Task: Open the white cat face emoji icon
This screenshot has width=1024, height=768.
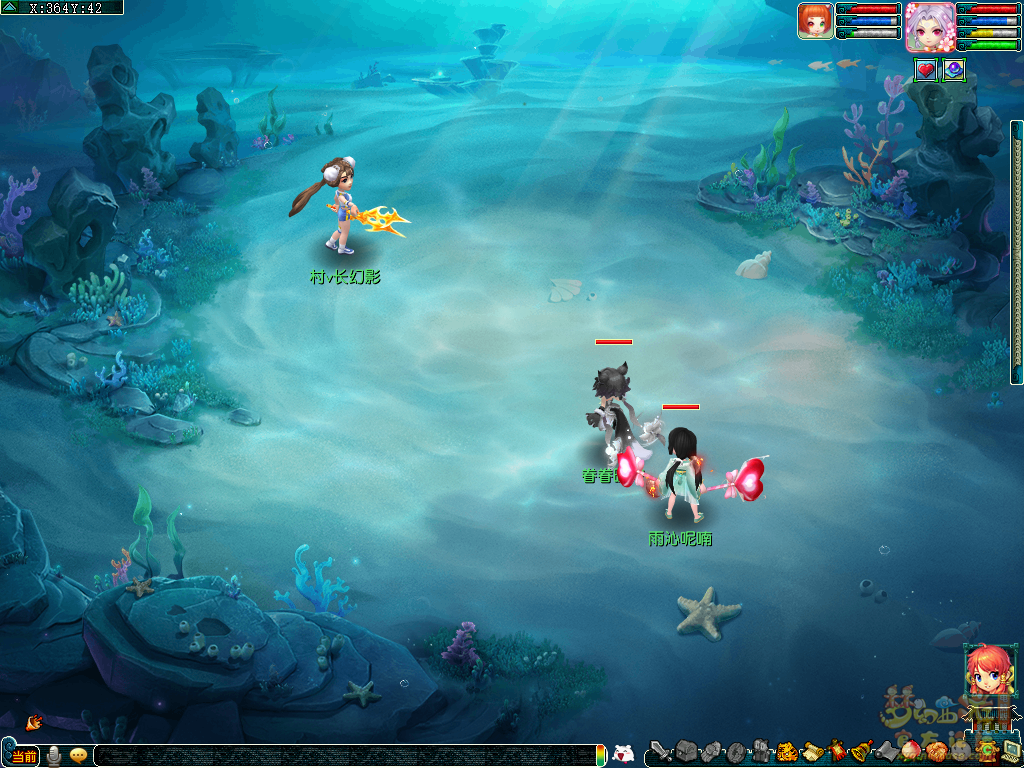Action: (623, 755)
